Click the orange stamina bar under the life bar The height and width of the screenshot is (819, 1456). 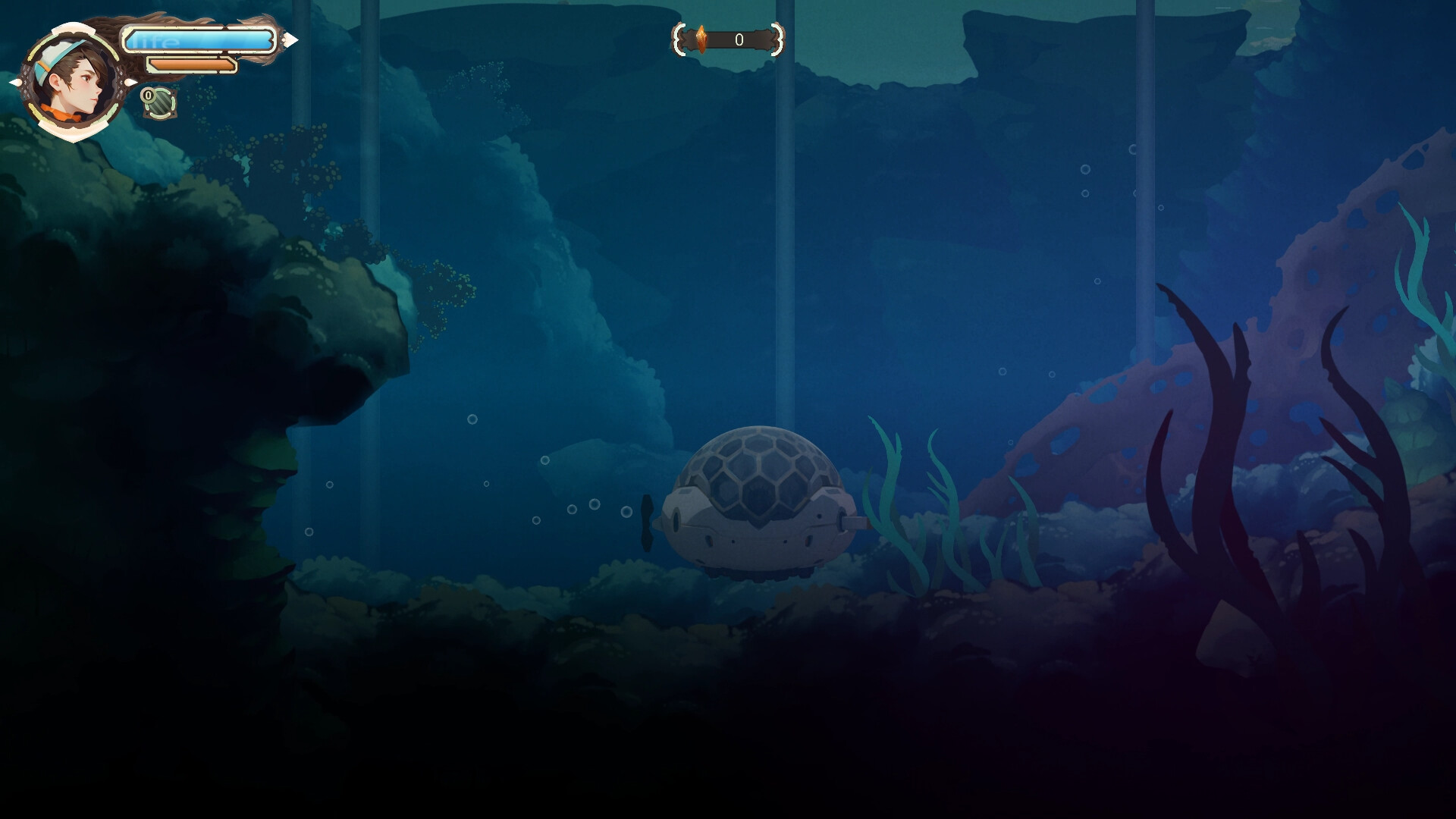[x=194, y=65]
